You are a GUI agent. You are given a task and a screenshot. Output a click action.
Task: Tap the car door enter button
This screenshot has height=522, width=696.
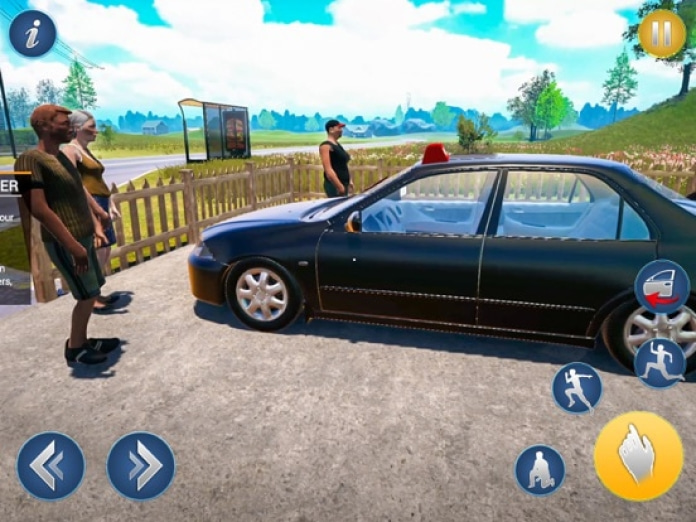662,287
